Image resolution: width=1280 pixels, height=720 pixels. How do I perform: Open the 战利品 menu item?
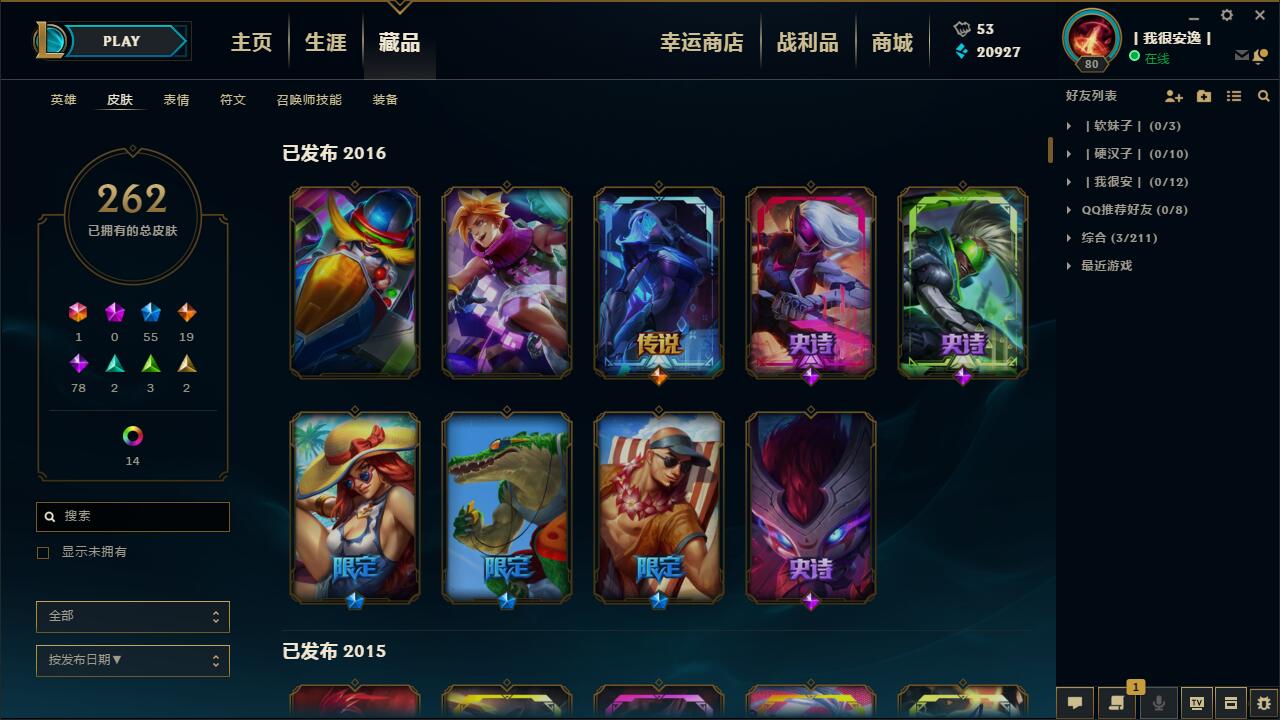click(x=808, y=41)
